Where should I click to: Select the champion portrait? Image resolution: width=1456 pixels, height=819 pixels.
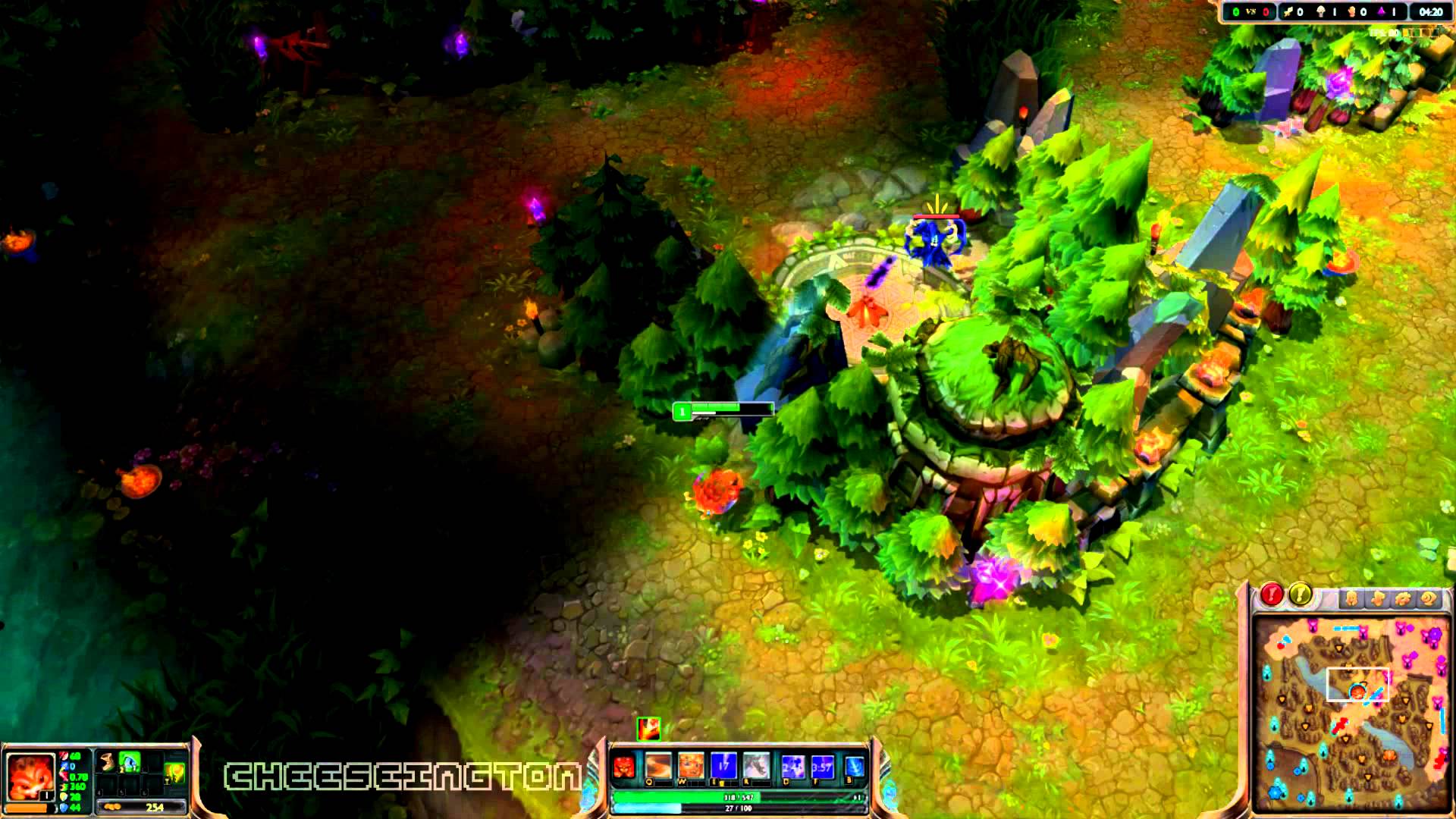[30, 776]
